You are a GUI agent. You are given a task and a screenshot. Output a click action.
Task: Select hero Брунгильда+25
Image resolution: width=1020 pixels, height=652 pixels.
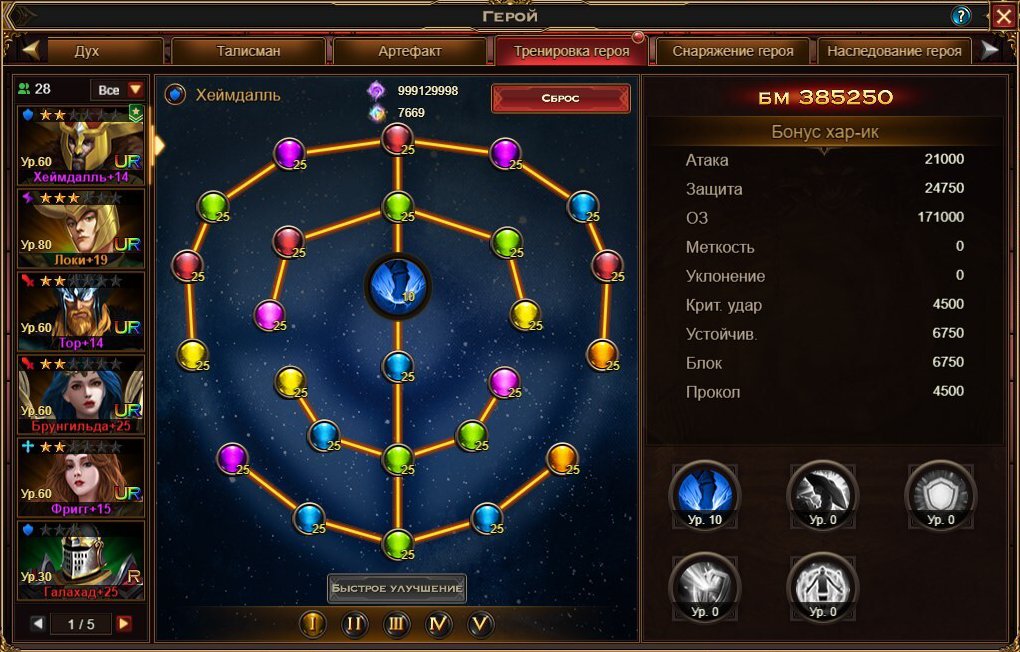(x=81, y=394)
